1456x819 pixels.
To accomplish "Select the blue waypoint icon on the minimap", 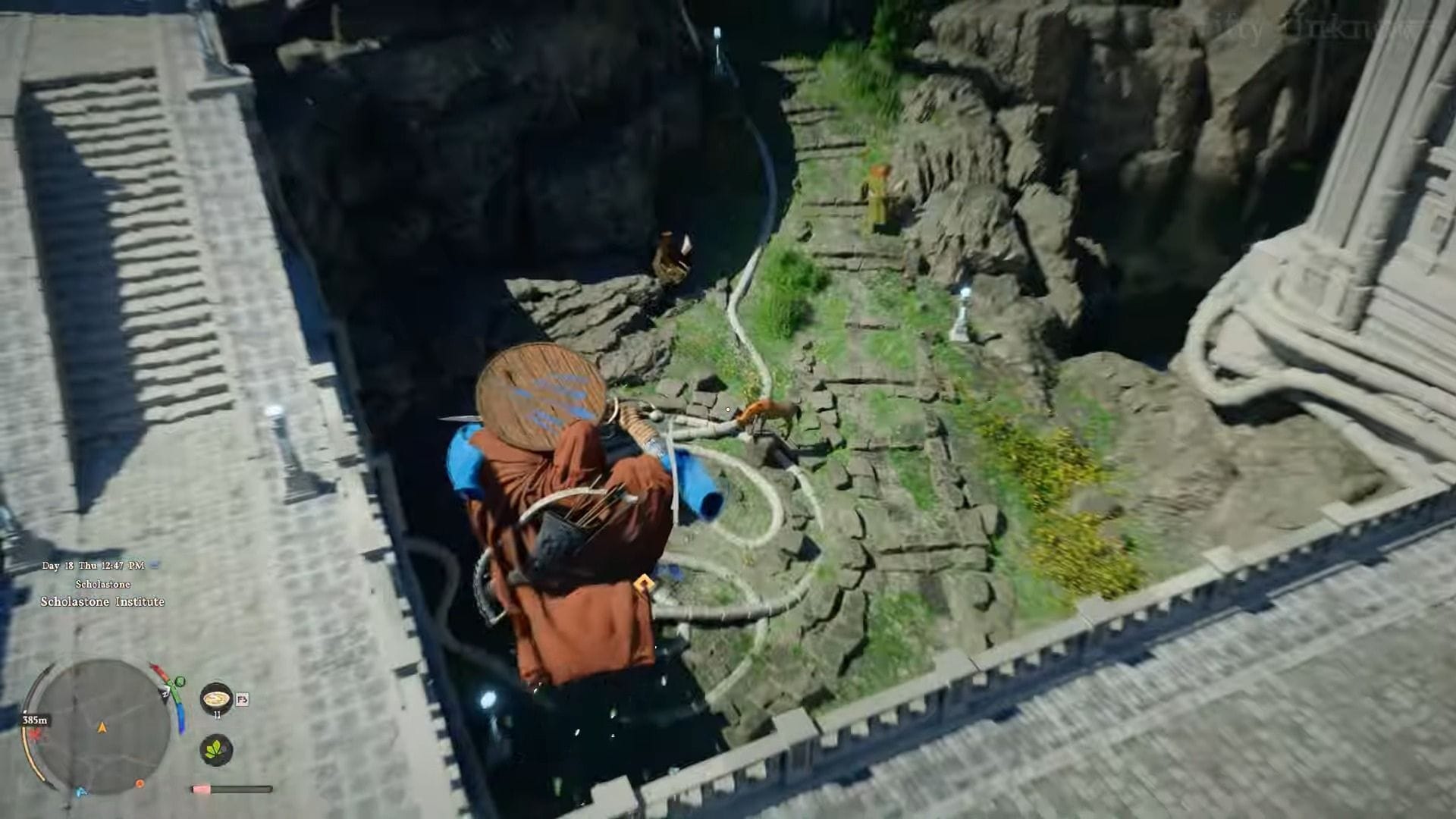I will pyautogui.click(x=81, y=789).
